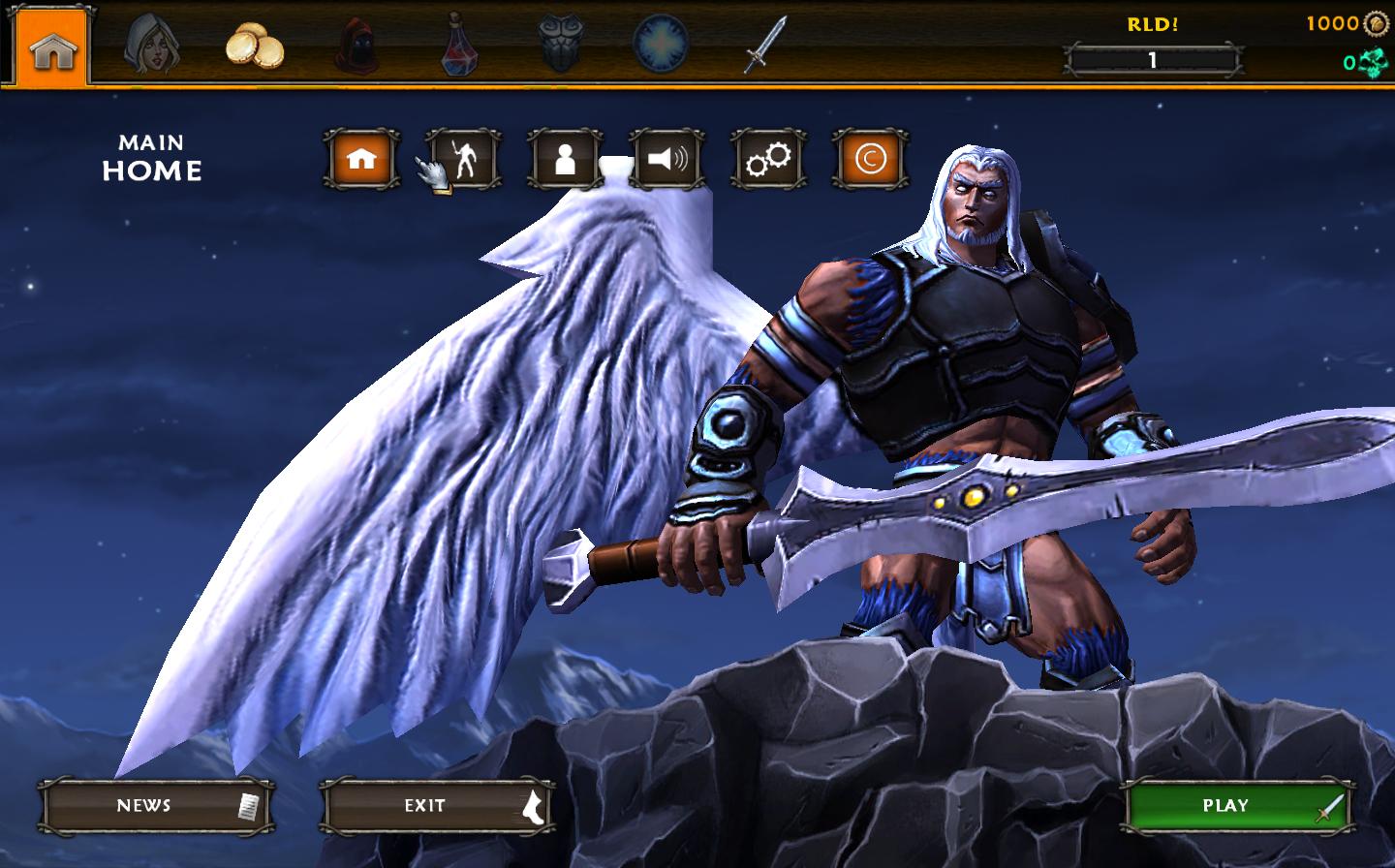Select the home tab in the top bar

click(x=52, y=49)
